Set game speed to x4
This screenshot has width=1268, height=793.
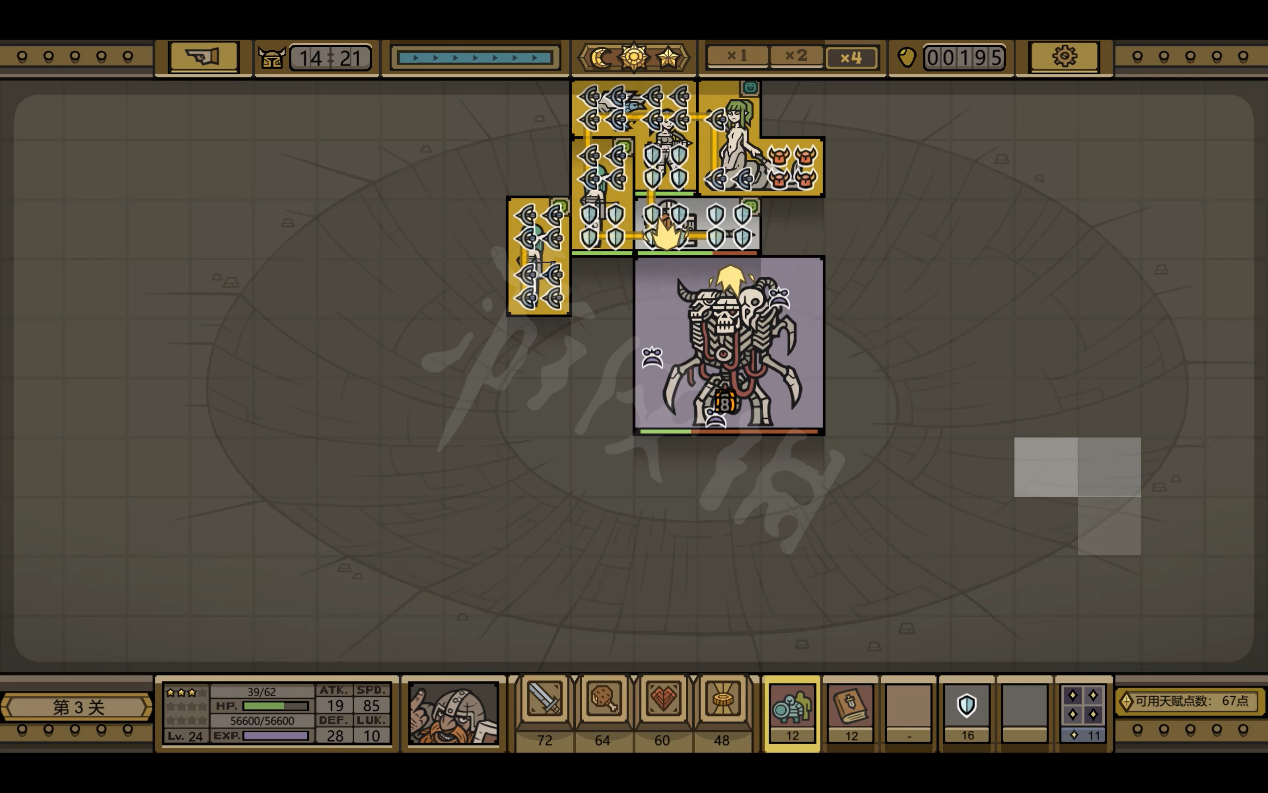click(x=851, y=57)
